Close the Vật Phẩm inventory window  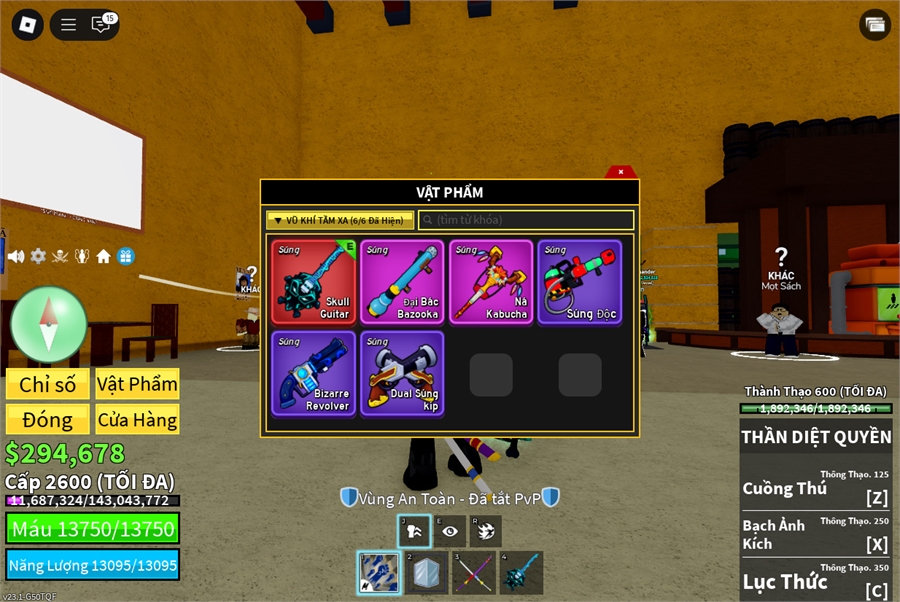click(x=621, y=172)
